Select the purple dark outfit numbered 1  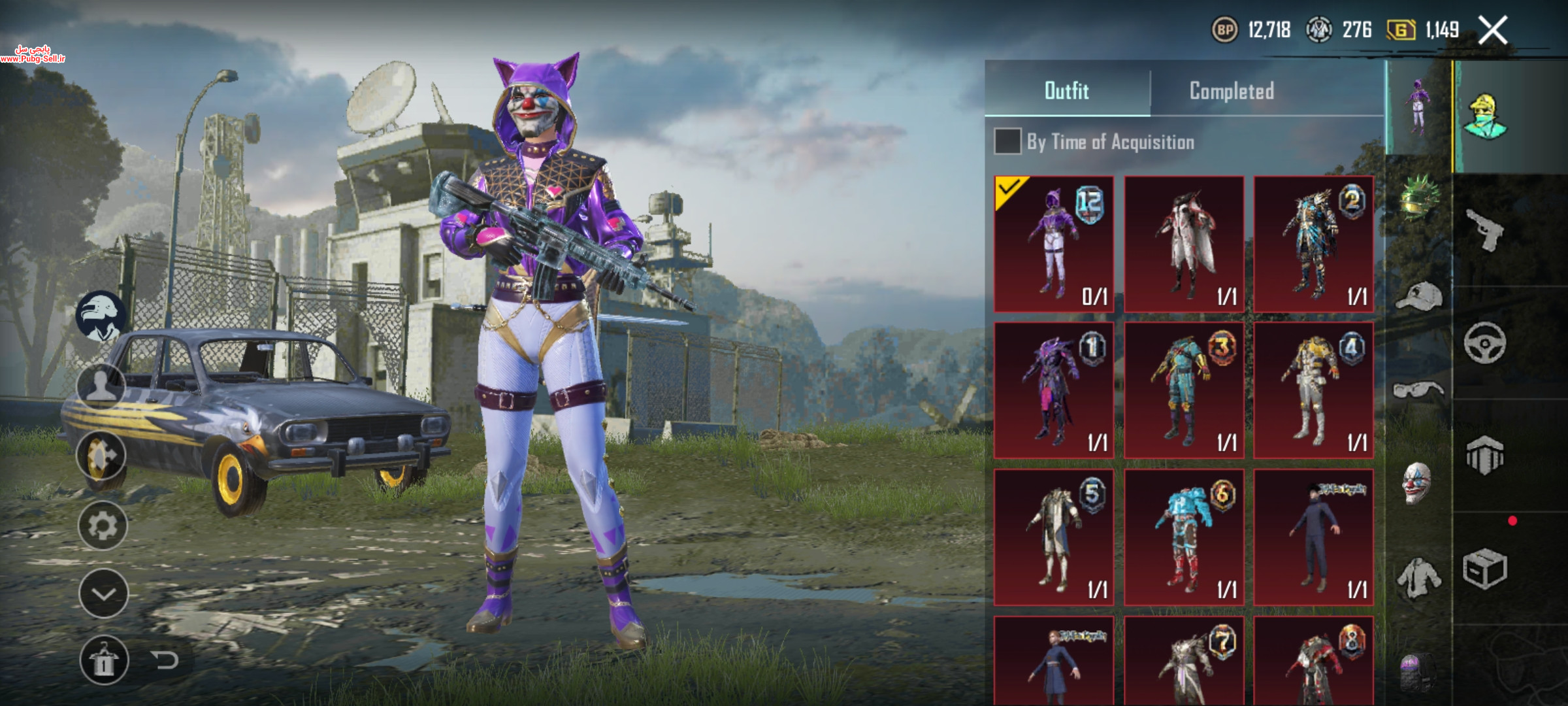(x=1054, y=390)
